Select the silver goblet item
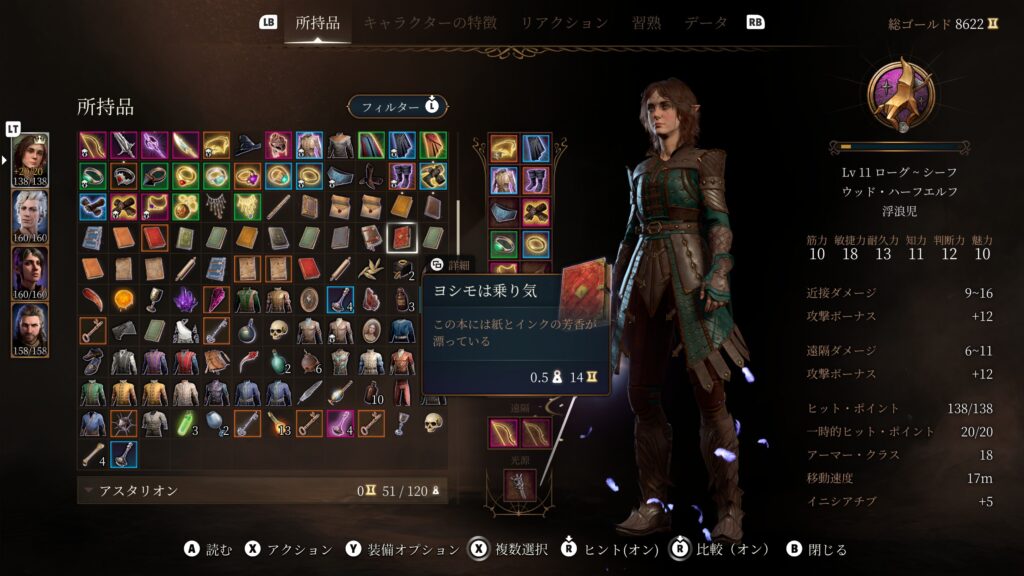 point(154,299)
